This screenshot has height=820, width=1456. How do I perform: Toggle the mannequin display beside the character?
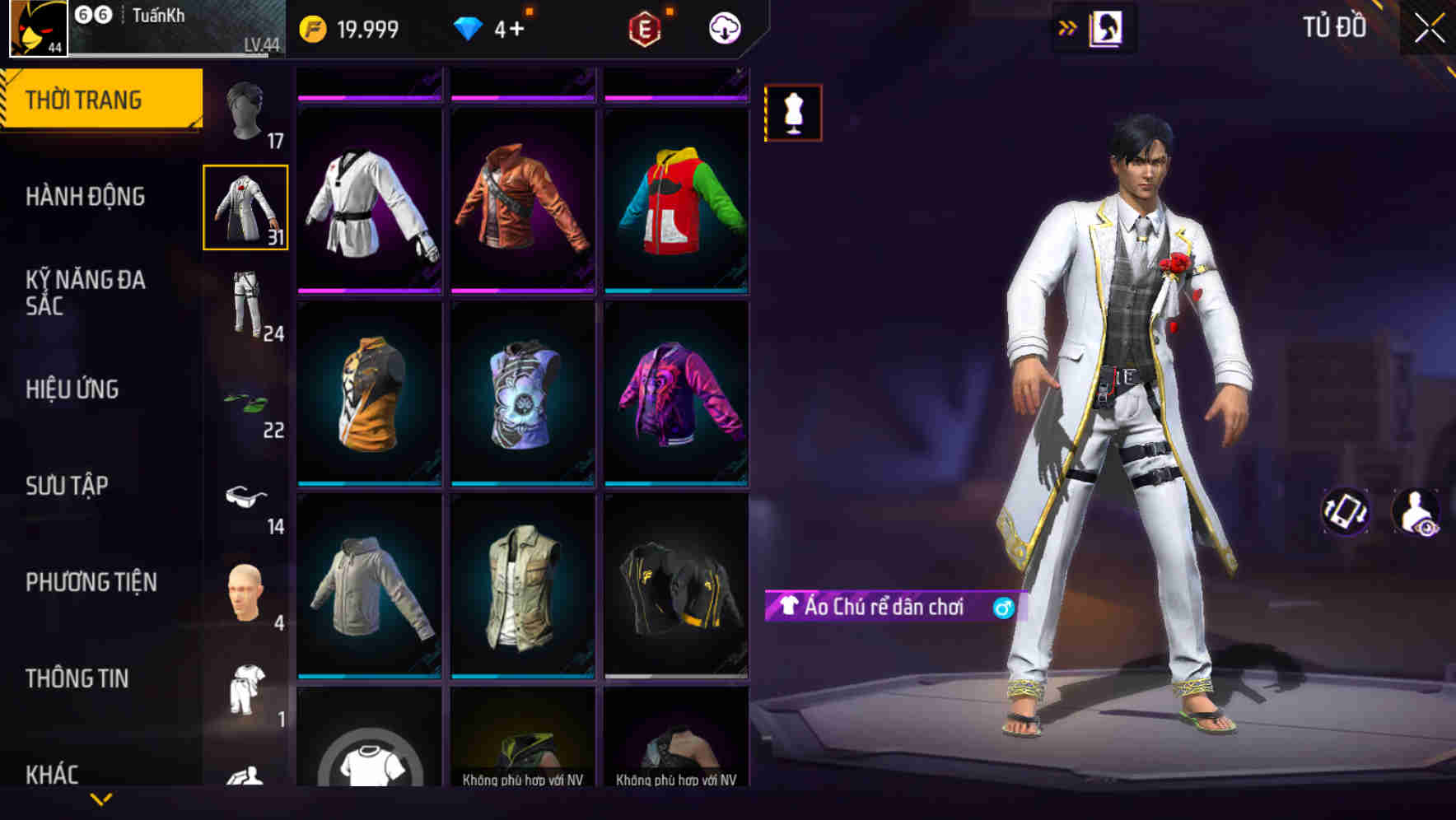[792, 114]
